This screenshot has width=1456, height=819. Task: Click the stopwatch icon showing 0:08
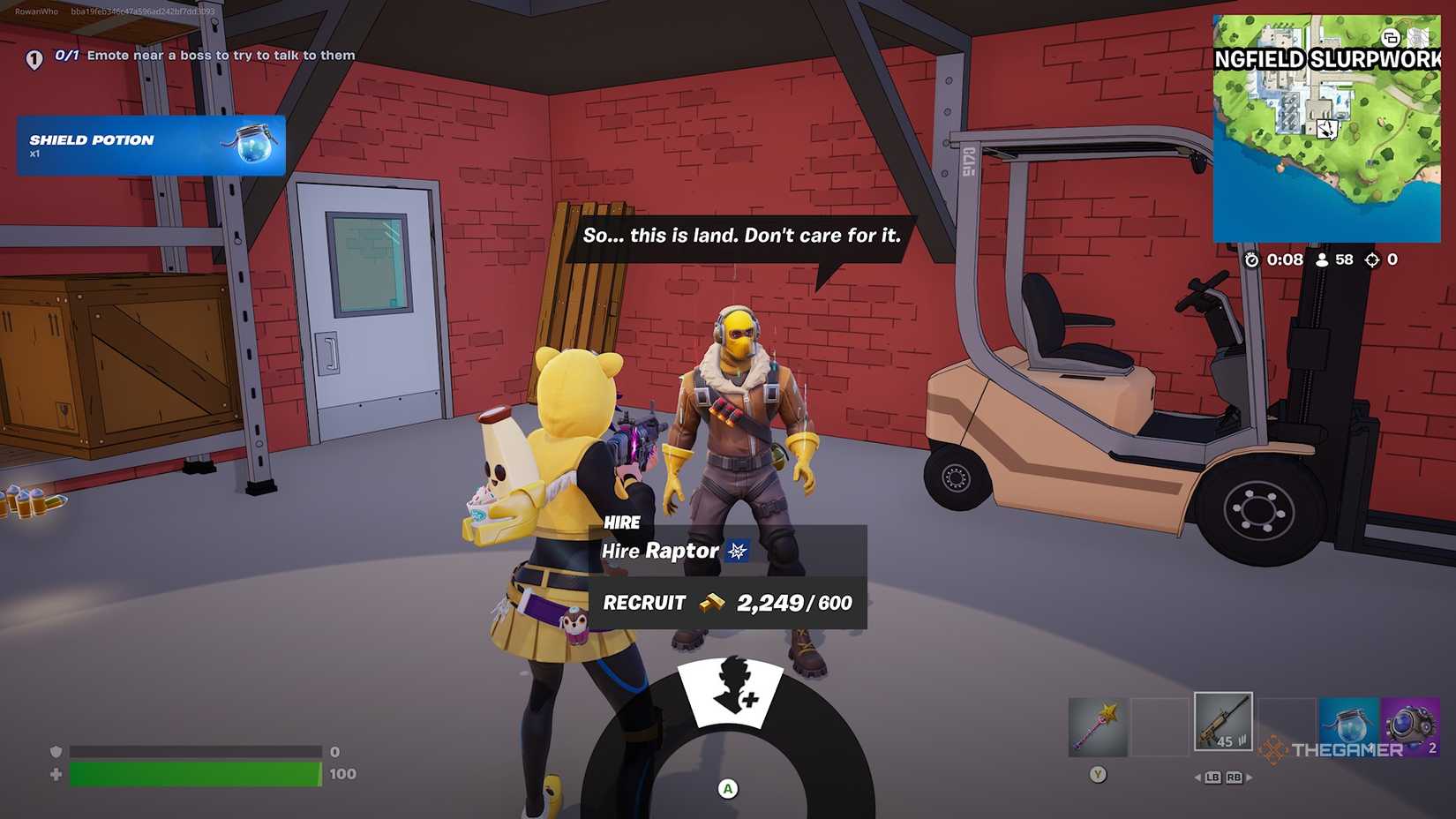(x=1252, y=260)
